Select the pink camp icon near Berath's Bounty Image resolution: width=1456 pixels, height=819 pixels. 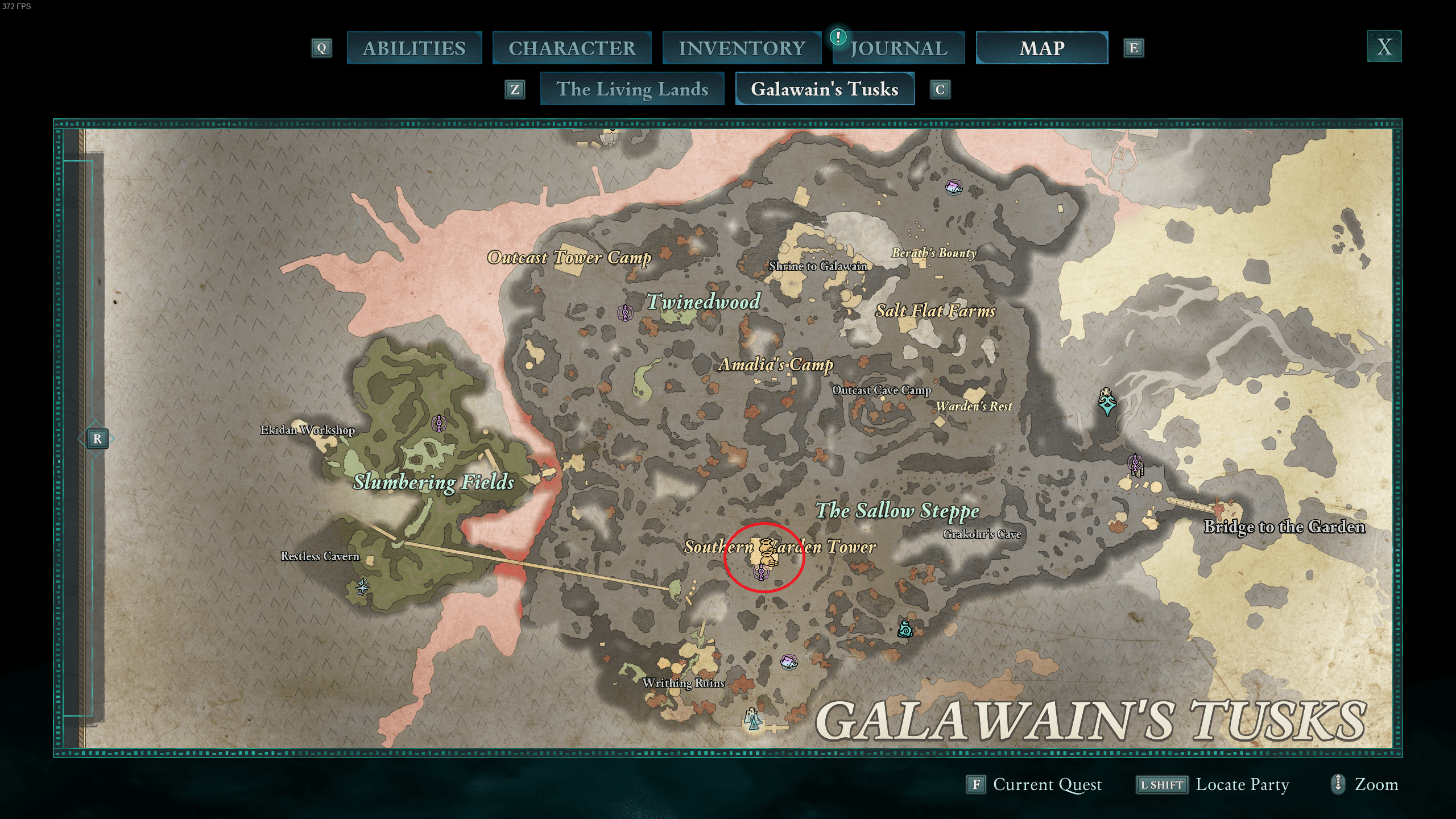tap(954, 188)
